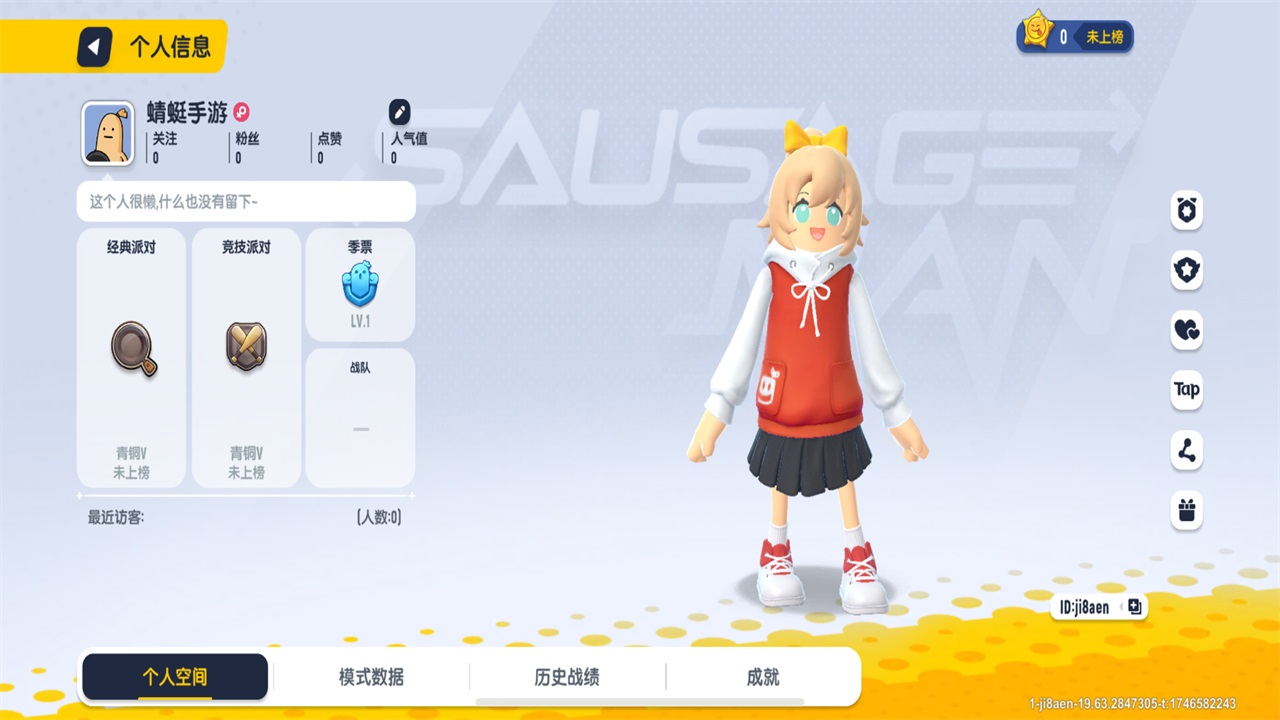Open the share icon in the sidebar
Image resolution: width=1280 pixels, height=720 pixels.
pyautogui.click(x=1186, y=451)
